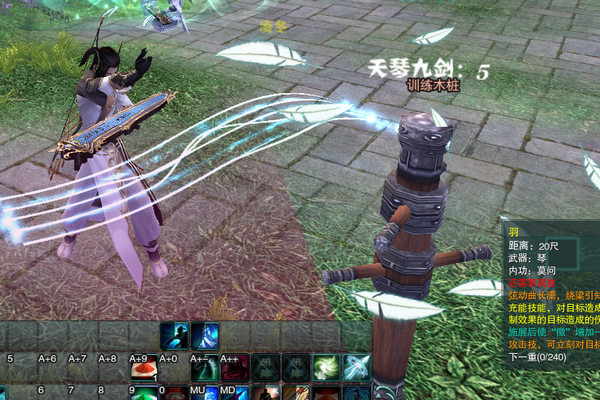
Task: Select the skill slot labeled MU
Action: click(205, 392)
